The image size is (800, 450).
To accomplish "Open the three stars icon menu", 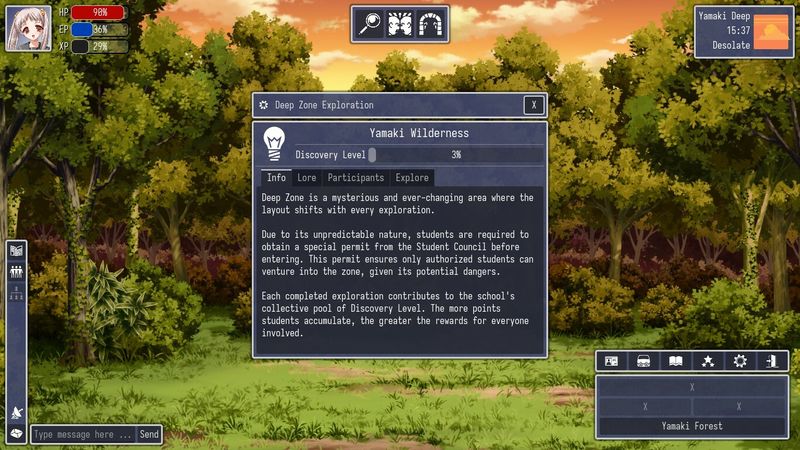I will pos(708,361).
